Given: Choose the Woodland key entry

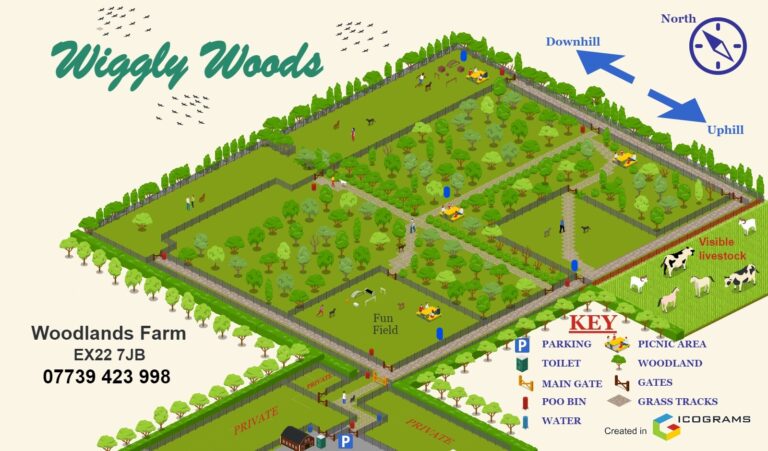Looking at the screenshot, I should (x=669, y=363).
